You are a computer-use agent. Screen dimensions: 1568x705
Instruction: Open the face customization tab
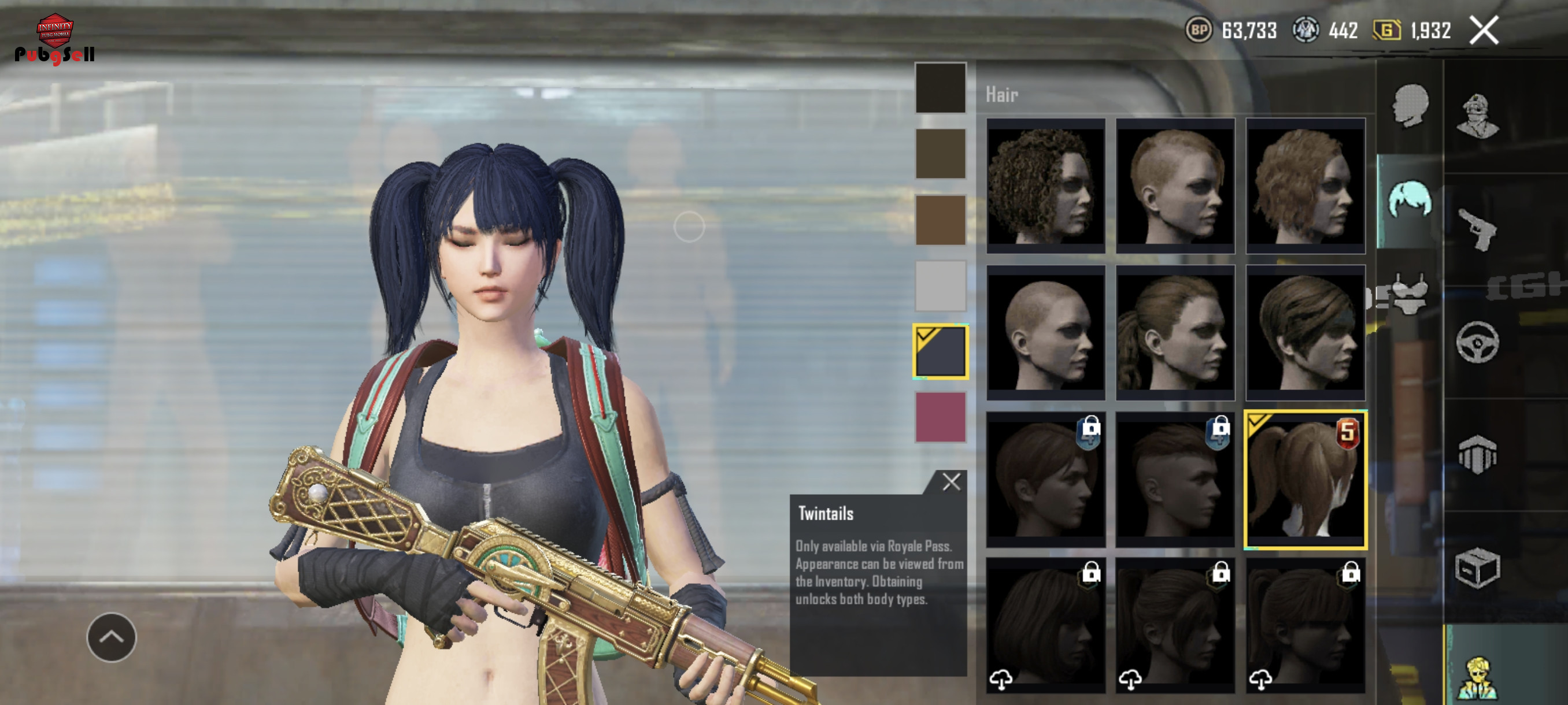(1409, 107)
